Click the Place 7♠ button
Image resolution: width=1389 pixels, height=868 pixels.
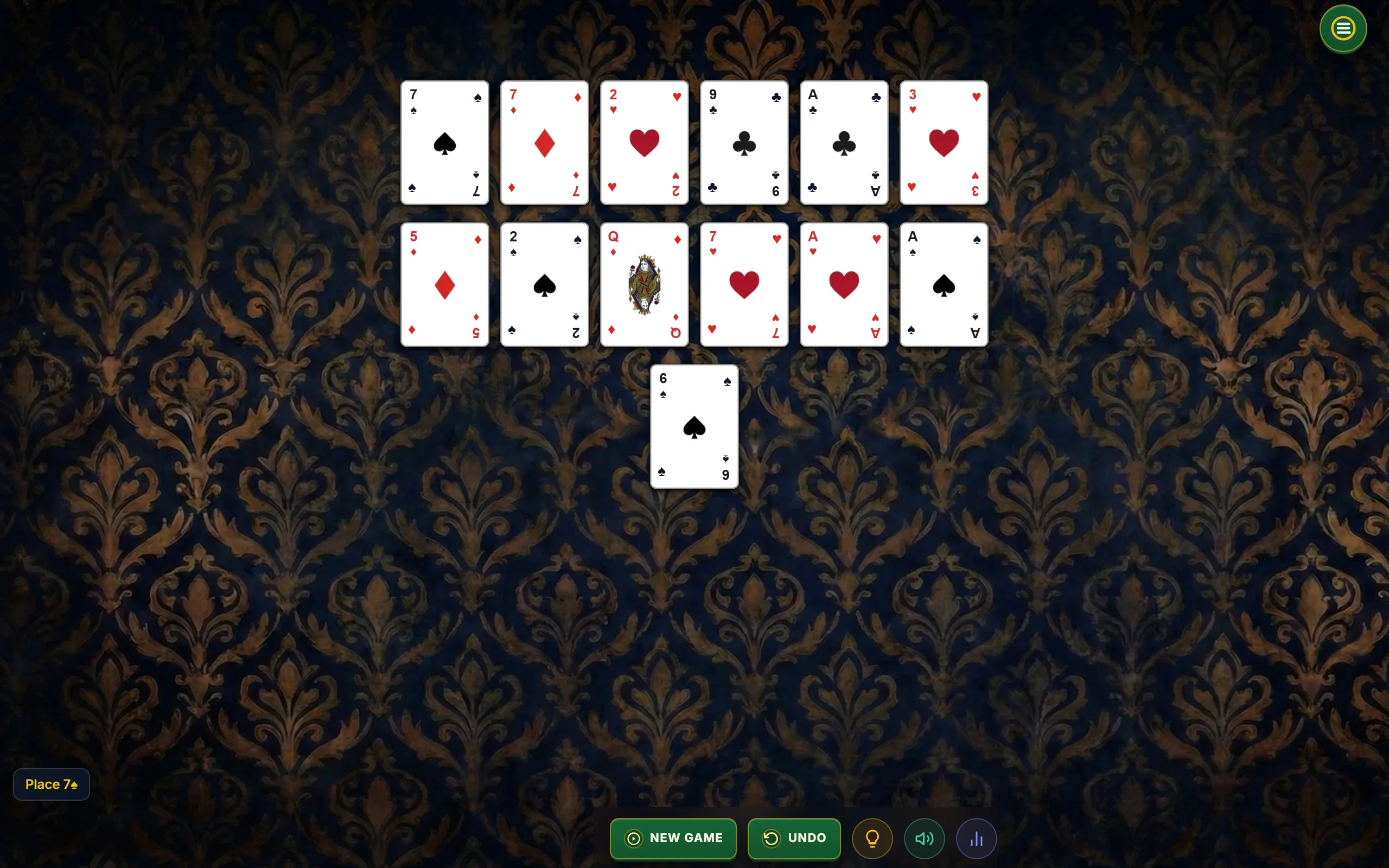(x=50, y=783)
